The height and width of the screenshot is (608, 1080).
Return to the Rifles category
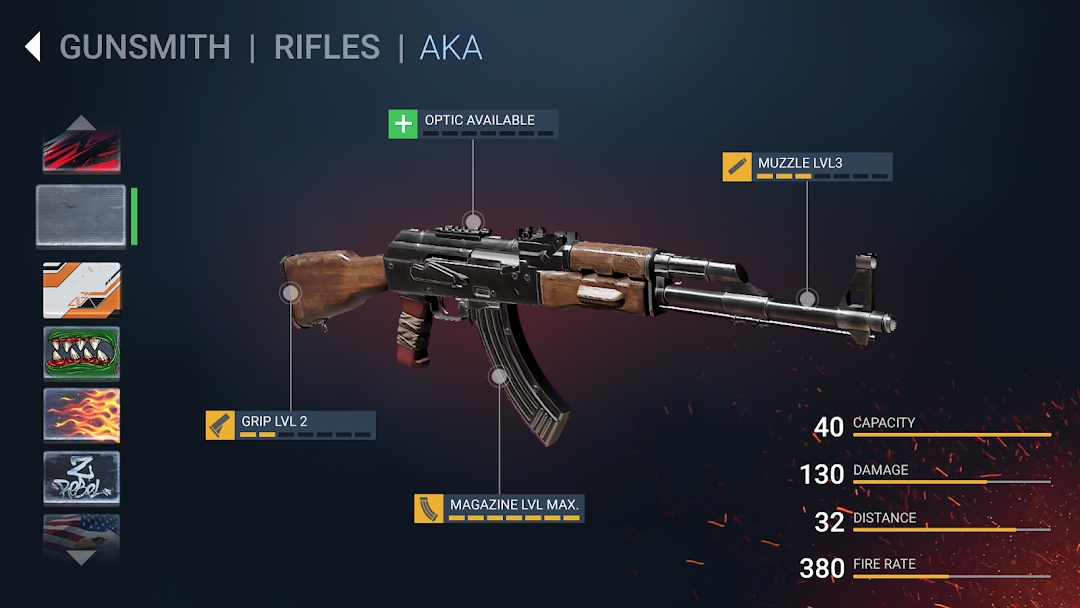click(327, 47)
